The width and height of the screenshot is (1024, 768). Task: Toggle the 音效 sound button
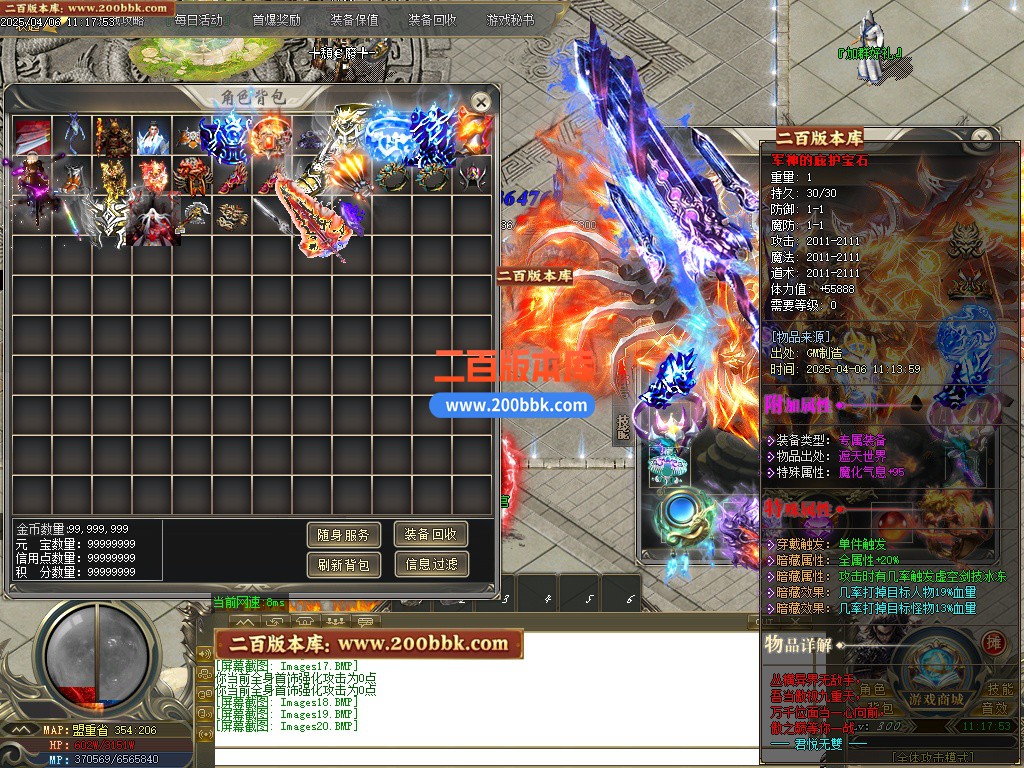(995, 708)
